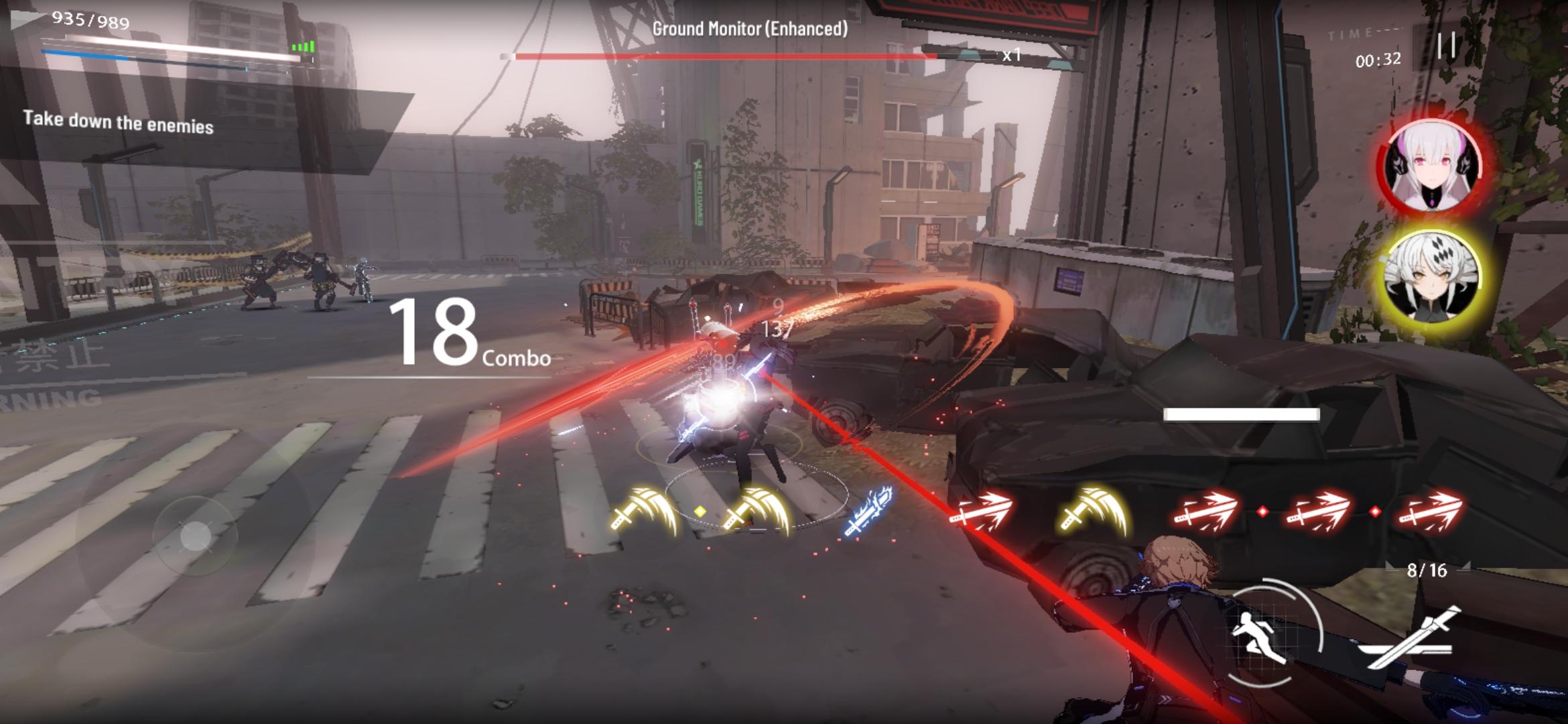This screenshot has height=724, width=1568.
Task: Pause the battle
Action: coord(1446,46)
